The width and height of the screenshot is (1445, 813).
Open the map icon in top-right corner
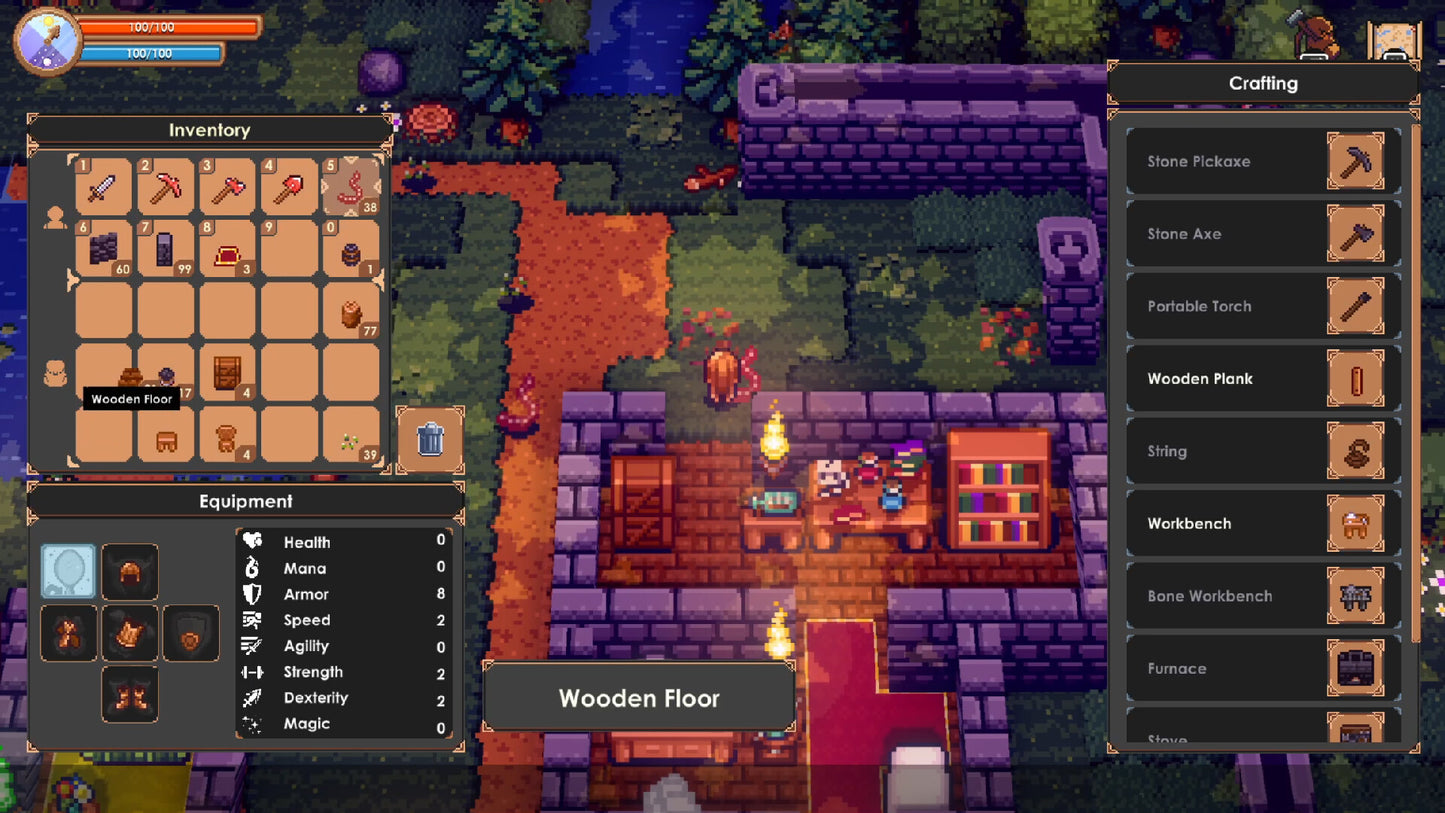1393,40
